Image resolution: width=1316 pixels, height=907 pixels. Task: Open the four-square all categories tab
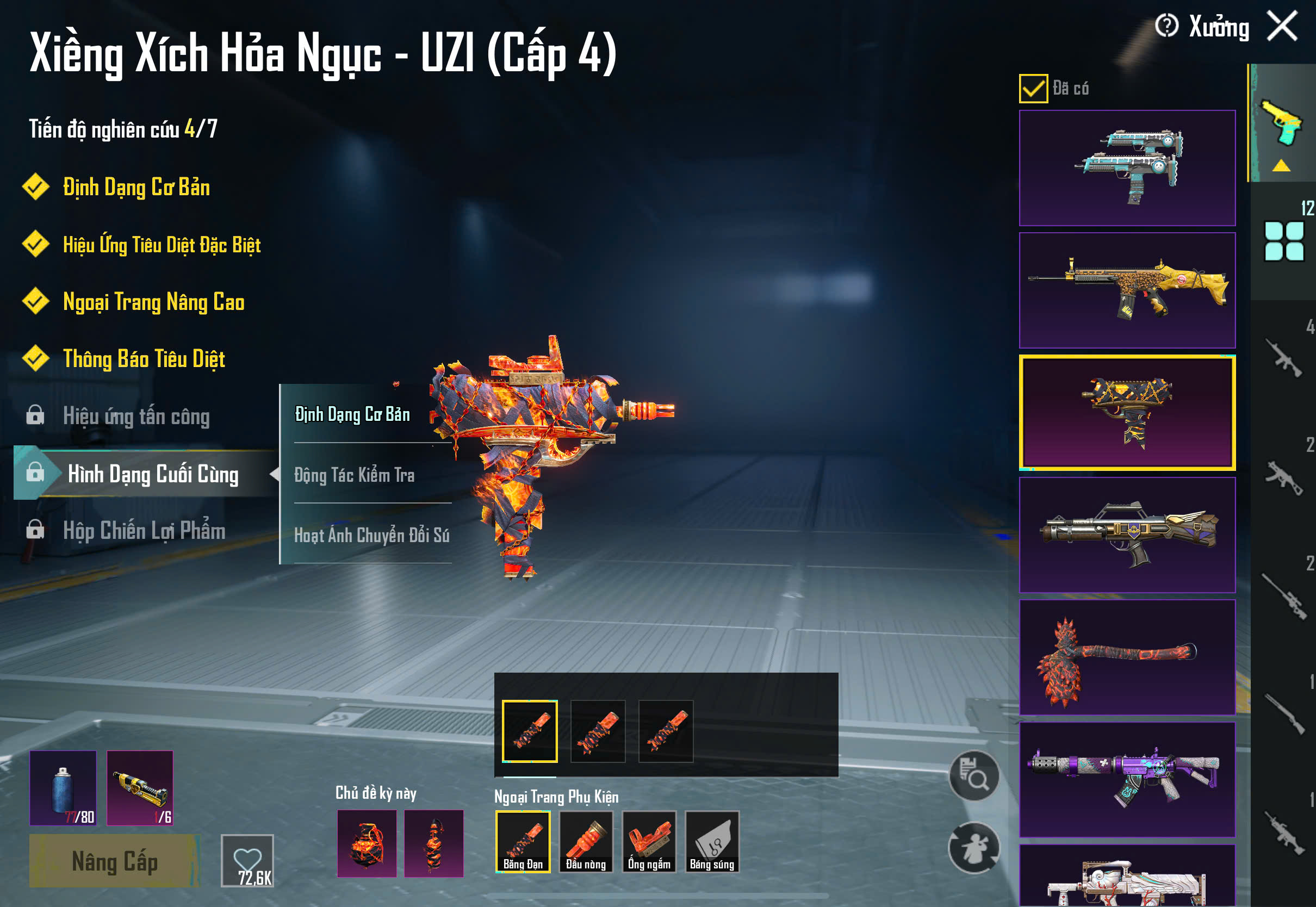1283,241
